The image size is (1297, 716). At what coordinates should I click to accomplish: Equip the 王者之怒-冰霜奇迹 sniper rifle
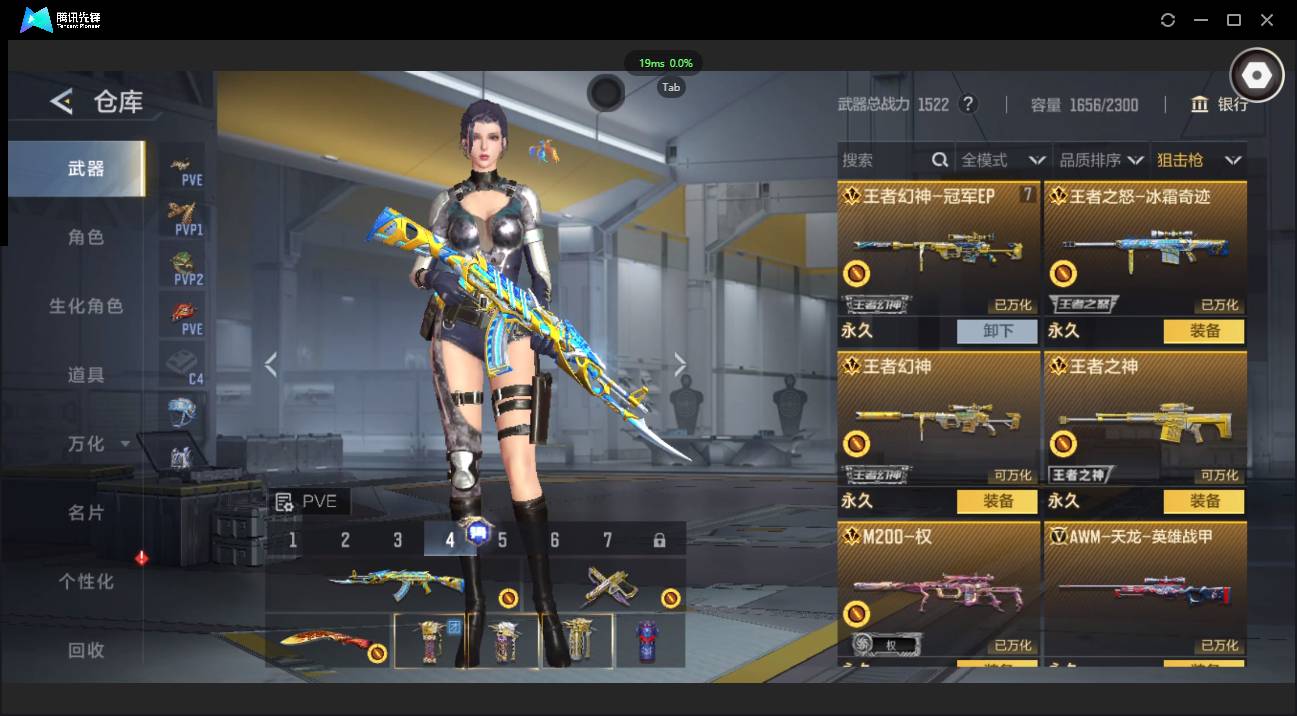(x=1204, y=331)
